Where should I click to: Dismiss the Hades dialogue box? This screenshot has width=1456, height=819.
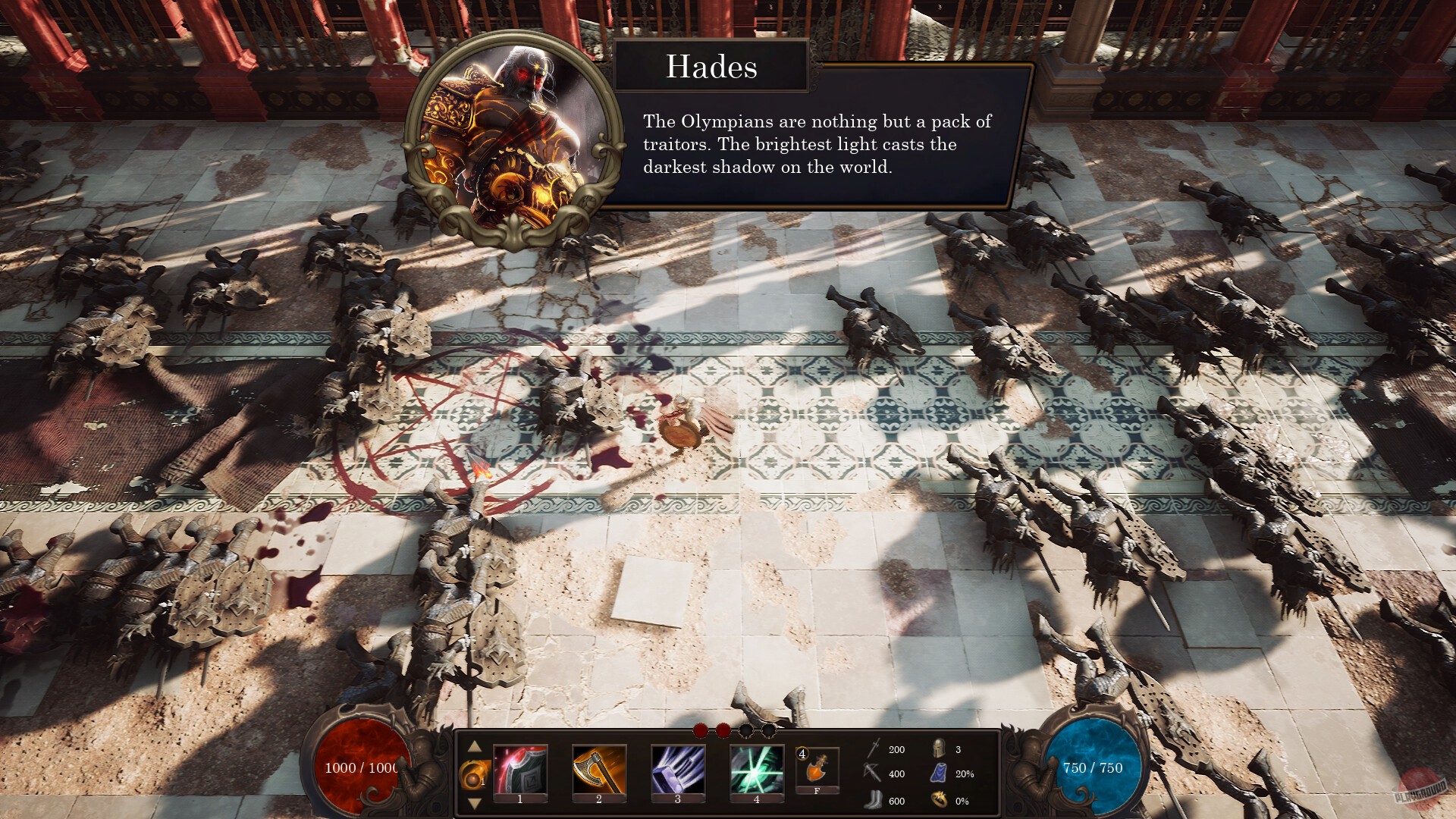tap(815, 144)
